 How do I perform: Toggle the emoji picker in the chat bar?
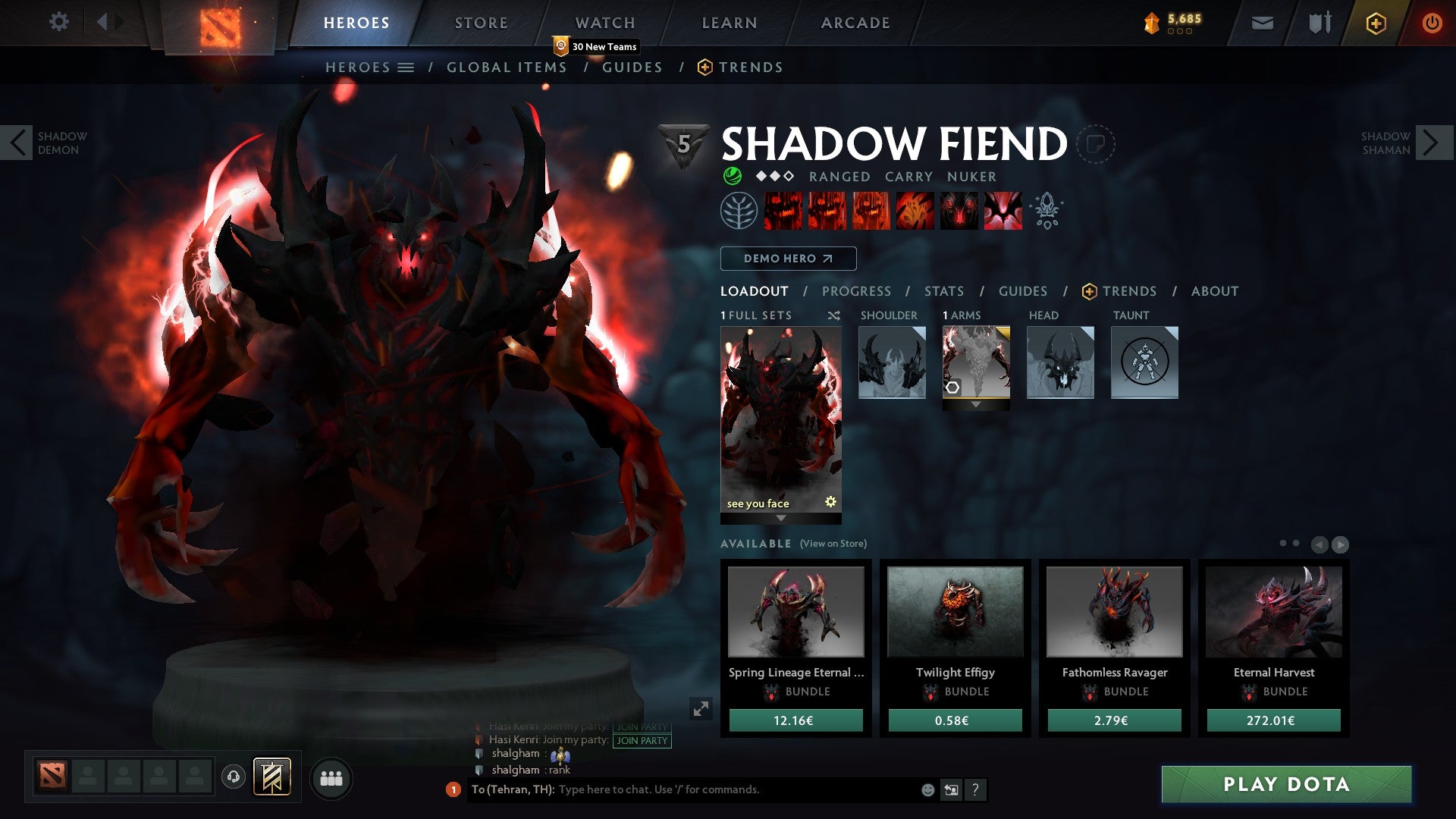tap(927, 790)
